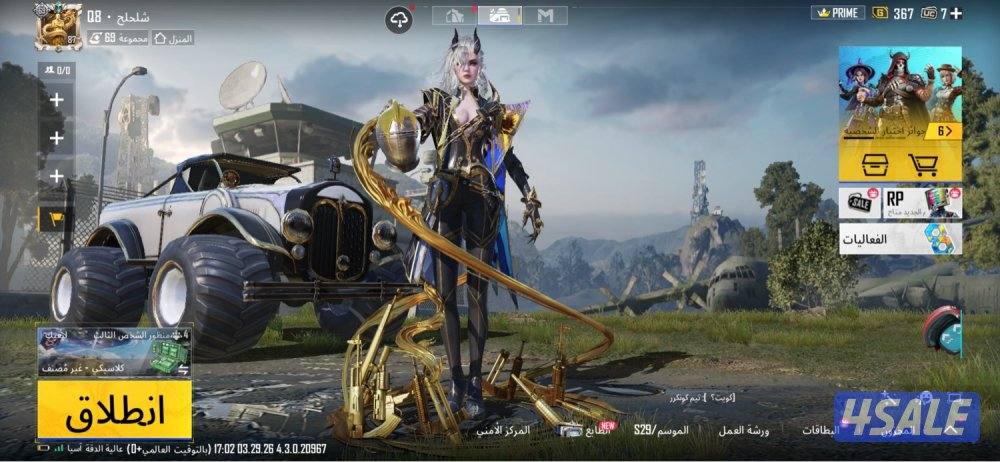Open the character prizes event banner
This screenshot has height=462, width=1000.
[900, 95]
